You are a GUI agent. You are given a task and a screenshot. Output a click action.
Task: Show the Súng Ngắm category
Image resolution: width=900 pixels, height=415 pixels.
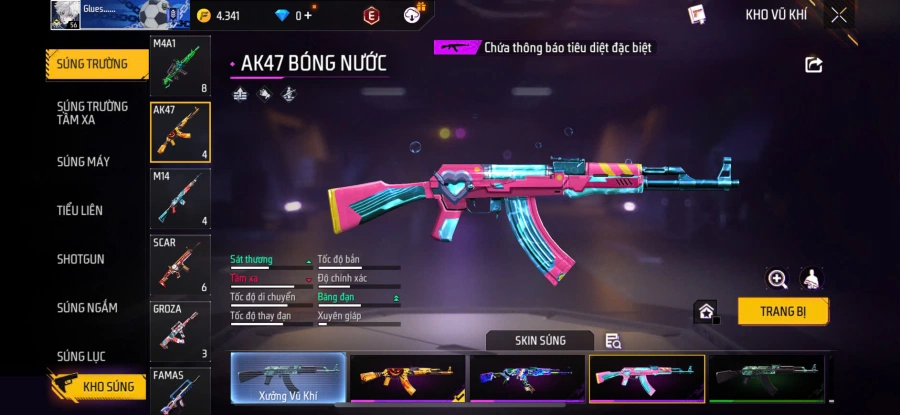click(83, 307)
